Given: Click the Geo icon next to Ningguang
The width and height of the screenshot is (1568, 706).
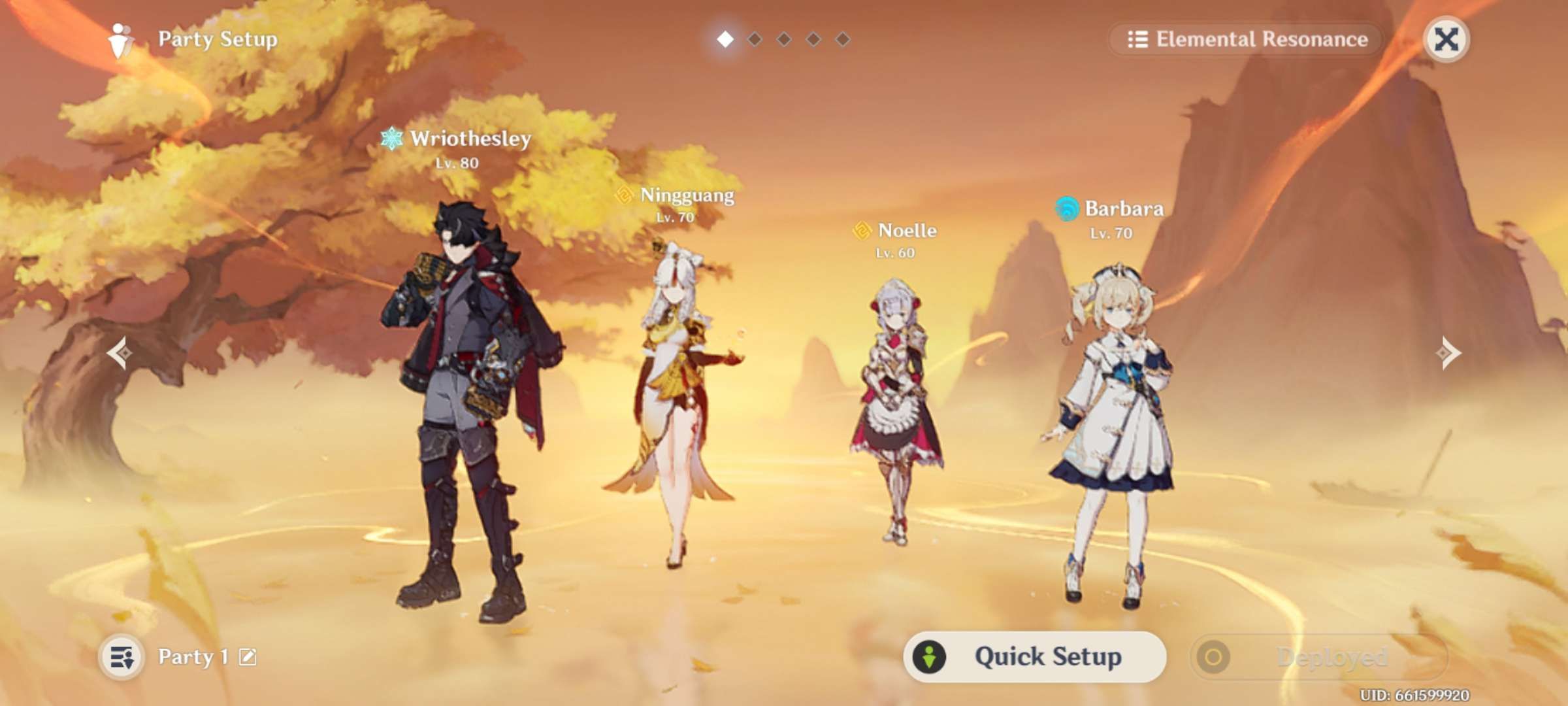Looking at the screenshot, I should (624, 194).
